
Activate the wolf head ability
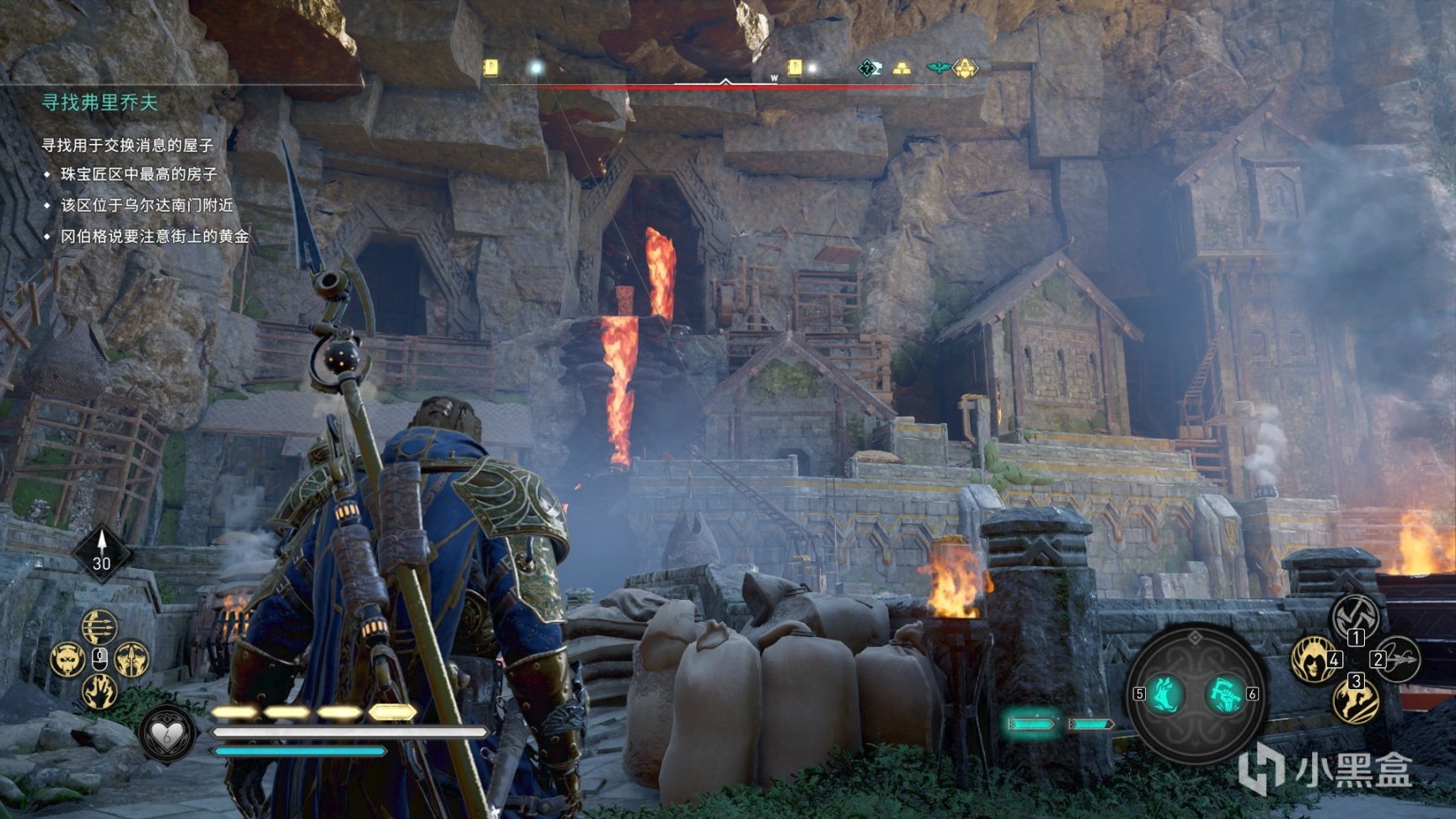(x=67, y=659)
